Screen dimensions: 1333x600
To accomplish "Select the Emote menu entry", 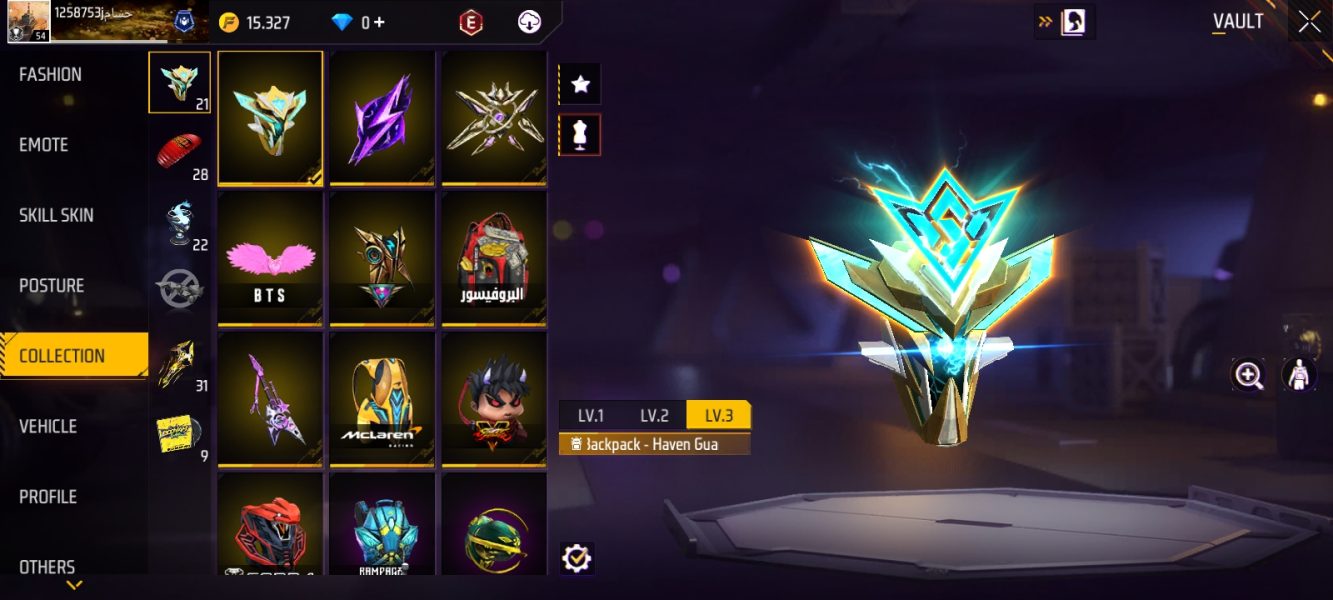I will (44, 145).
